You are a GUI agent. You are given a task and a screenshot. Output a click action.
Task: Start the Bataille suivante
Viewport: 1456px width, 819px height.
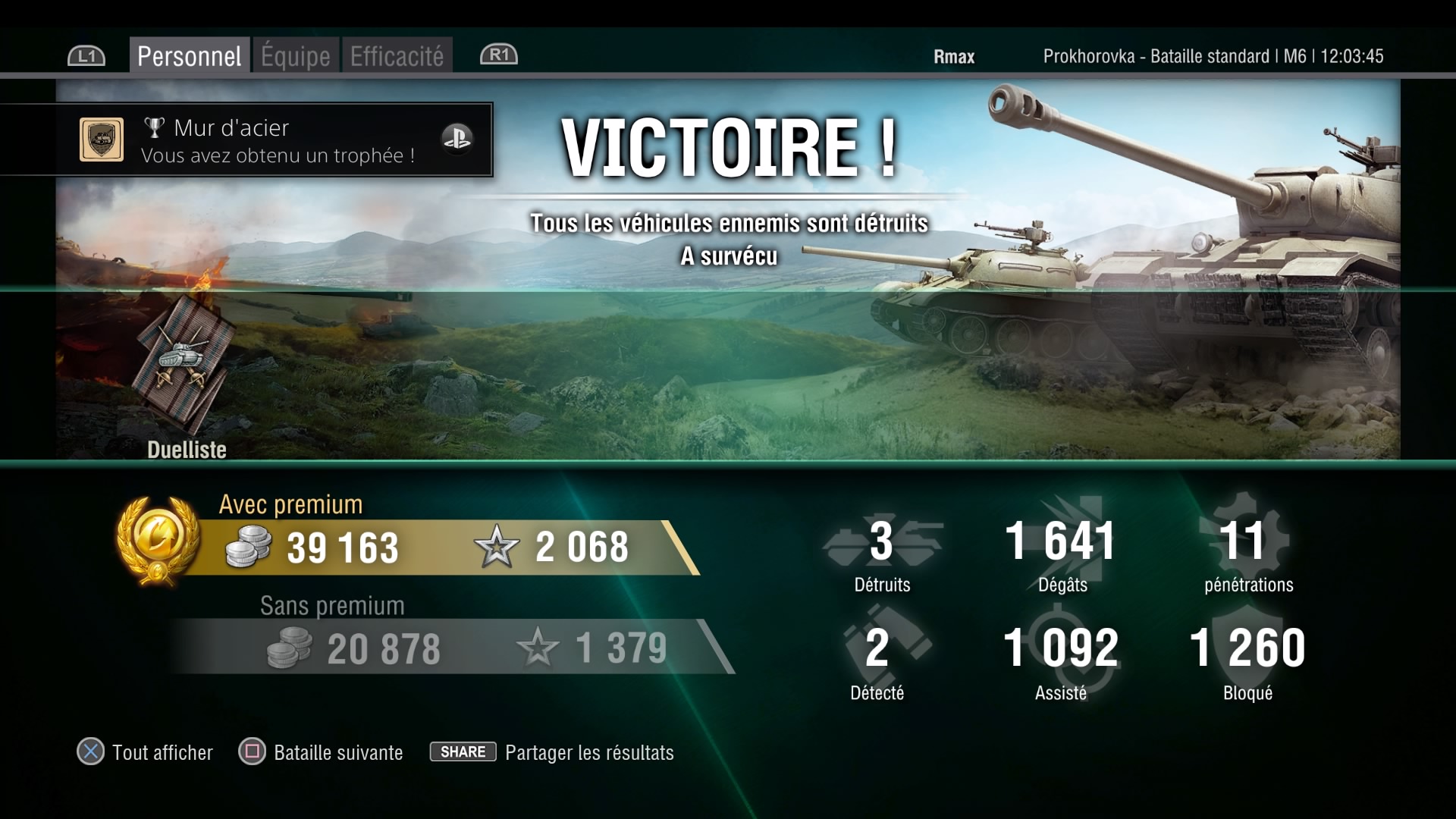(321, 752)
